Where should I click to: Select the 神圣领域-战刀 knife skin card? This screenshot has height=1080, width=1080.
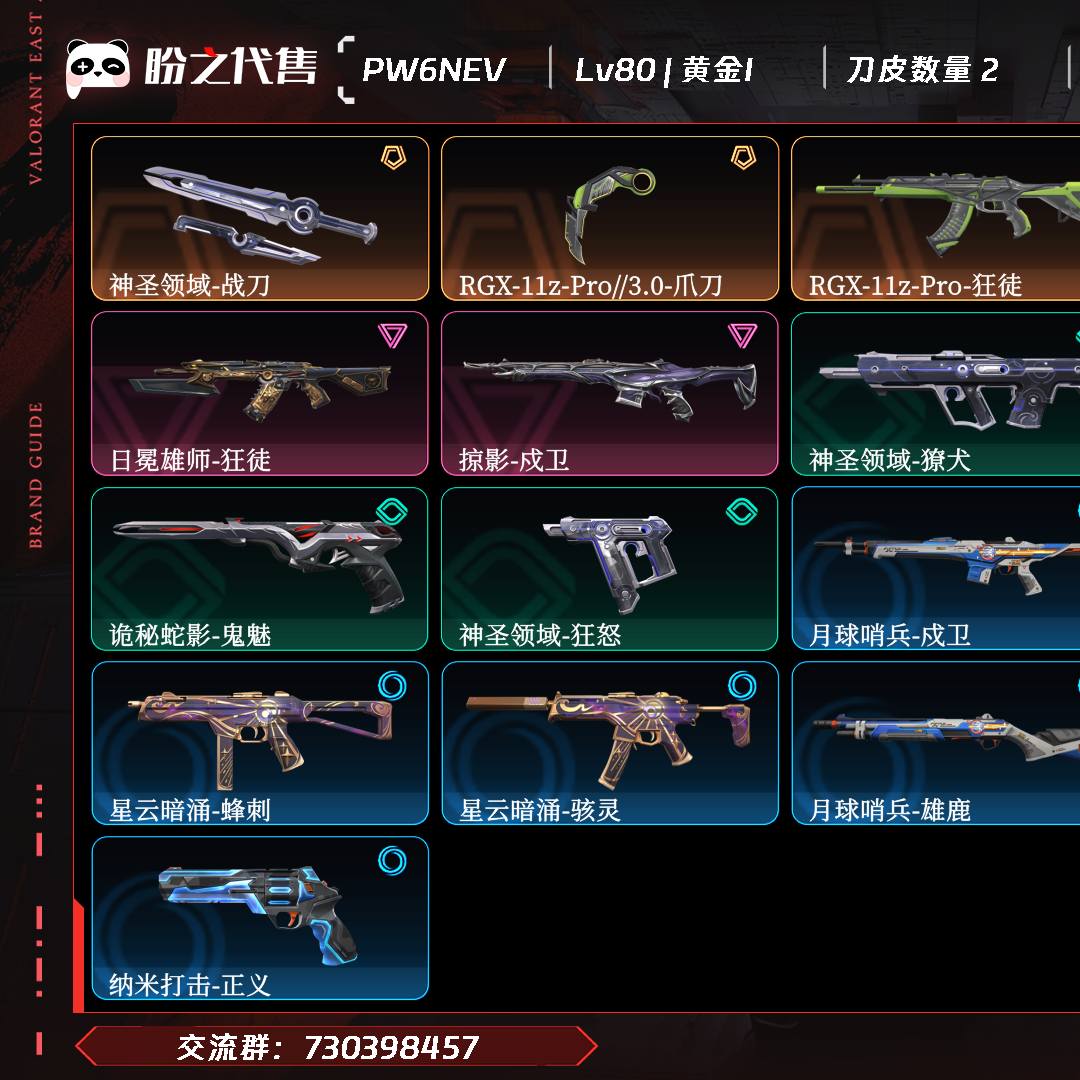tap(260, 218)
